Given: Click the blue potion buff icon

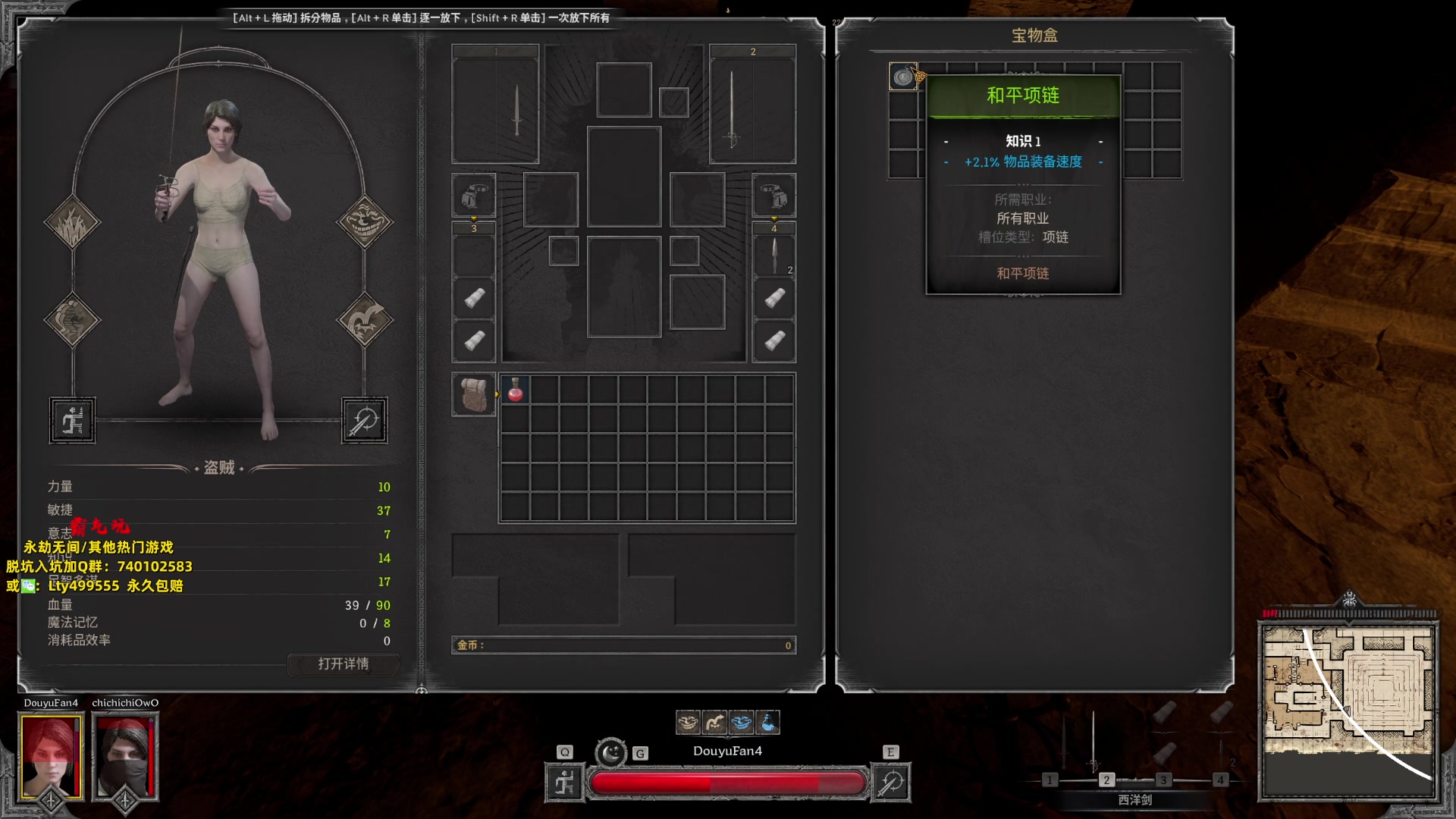Looking at the screenshot, I should coord(767,723).
